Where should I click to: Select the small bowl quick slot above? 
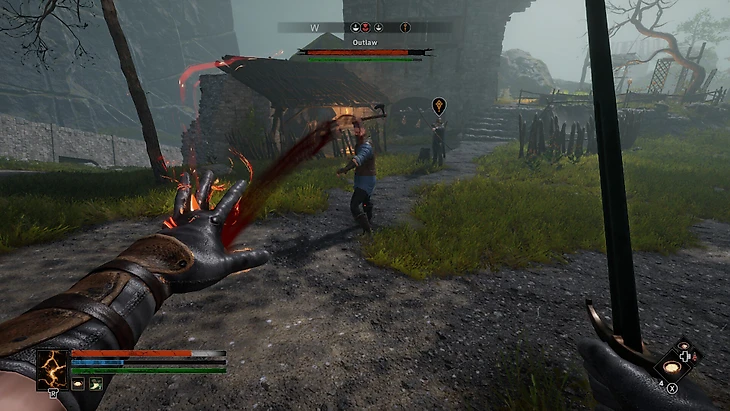(684, 346)
